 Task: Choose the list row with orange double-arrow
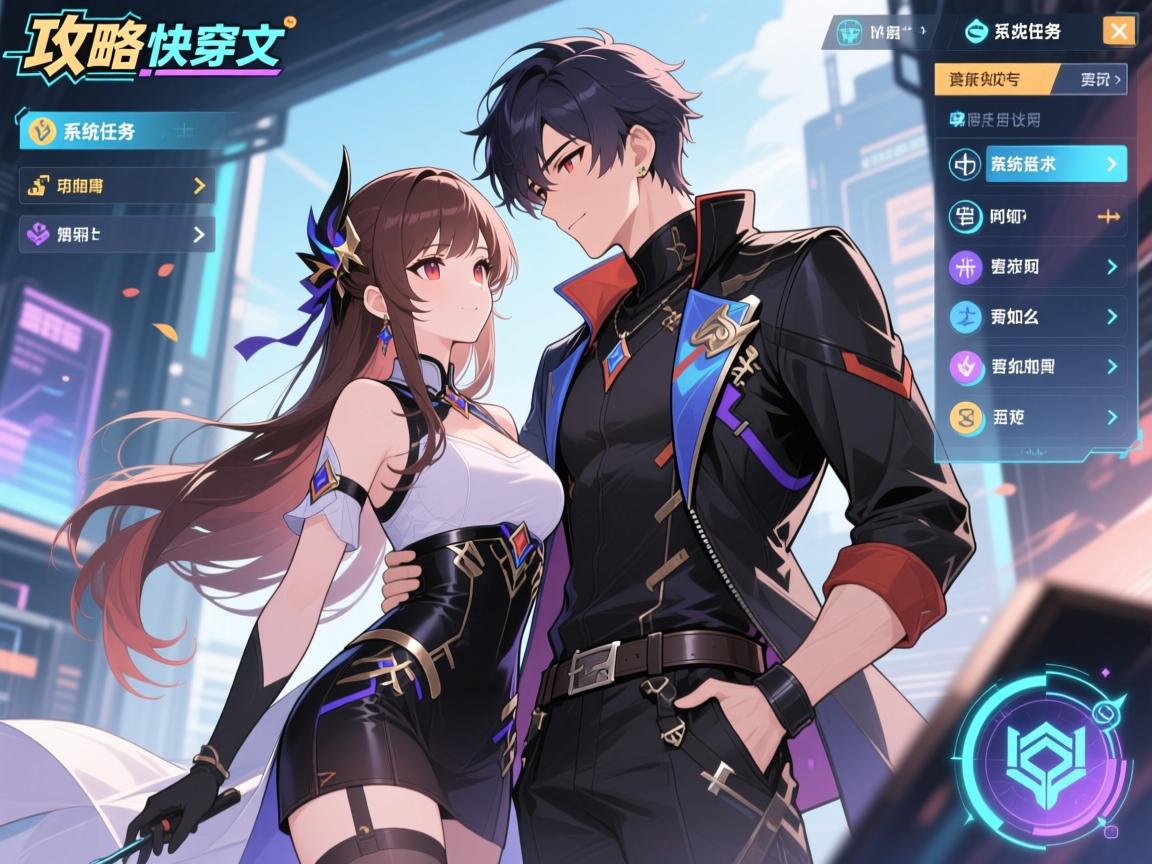[x=1036, y=216]
